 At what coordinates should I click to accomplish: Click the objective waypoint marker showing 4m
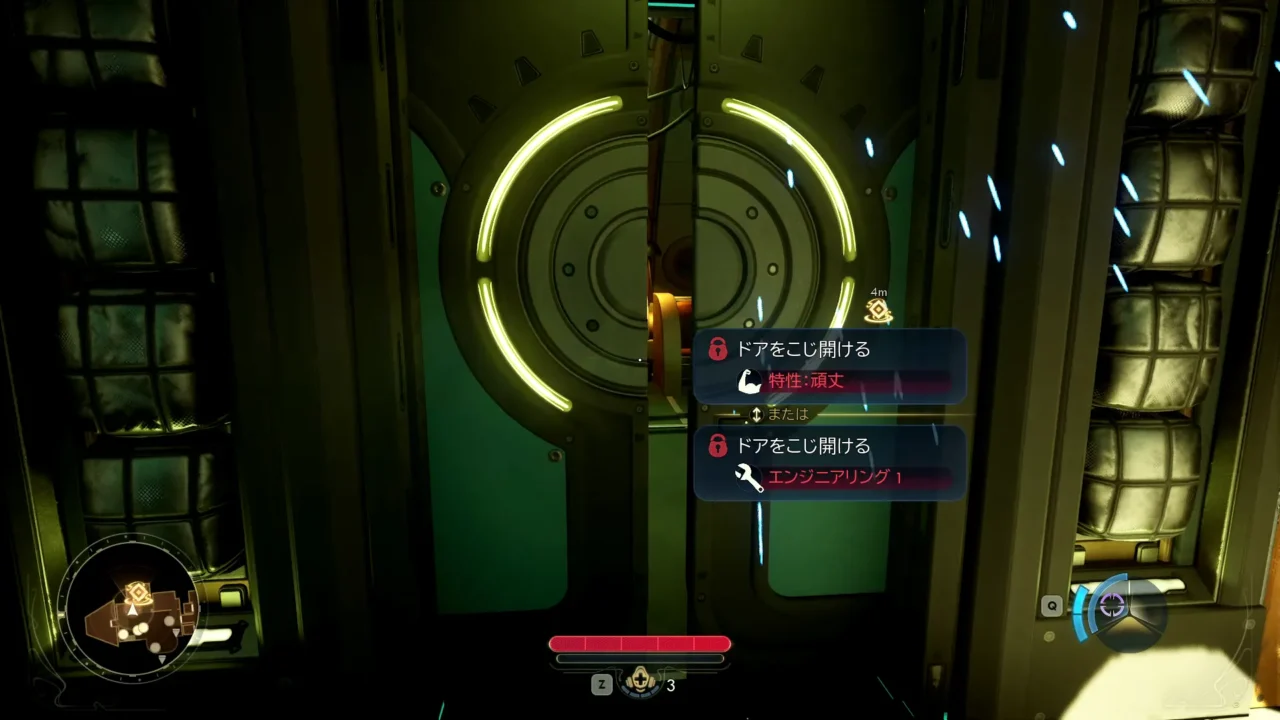[x=878, y=310]
